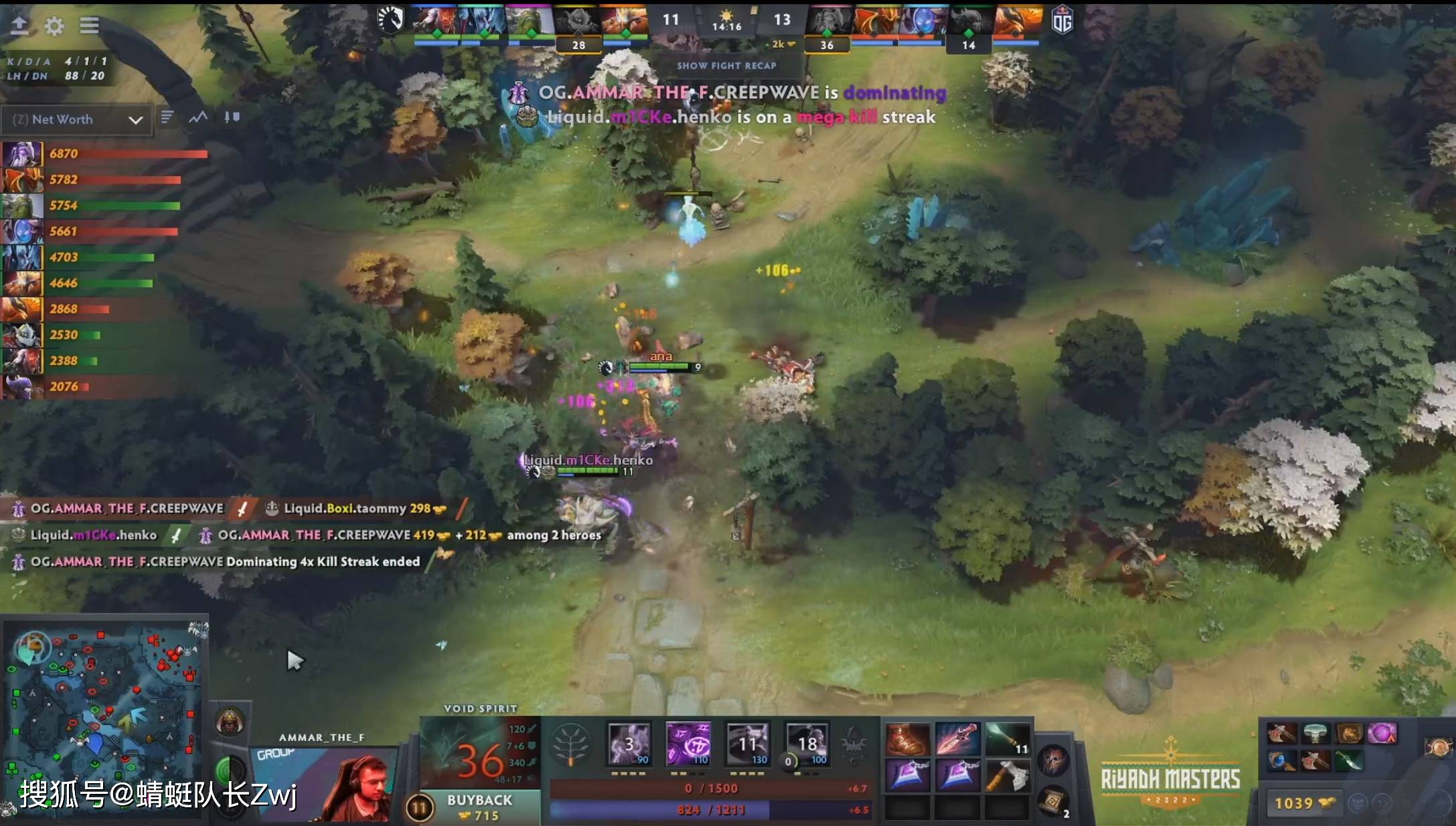Screen dimensions: 1456x826
Task: Click the share replay upload icon
Action: click(x=20, y=25)
